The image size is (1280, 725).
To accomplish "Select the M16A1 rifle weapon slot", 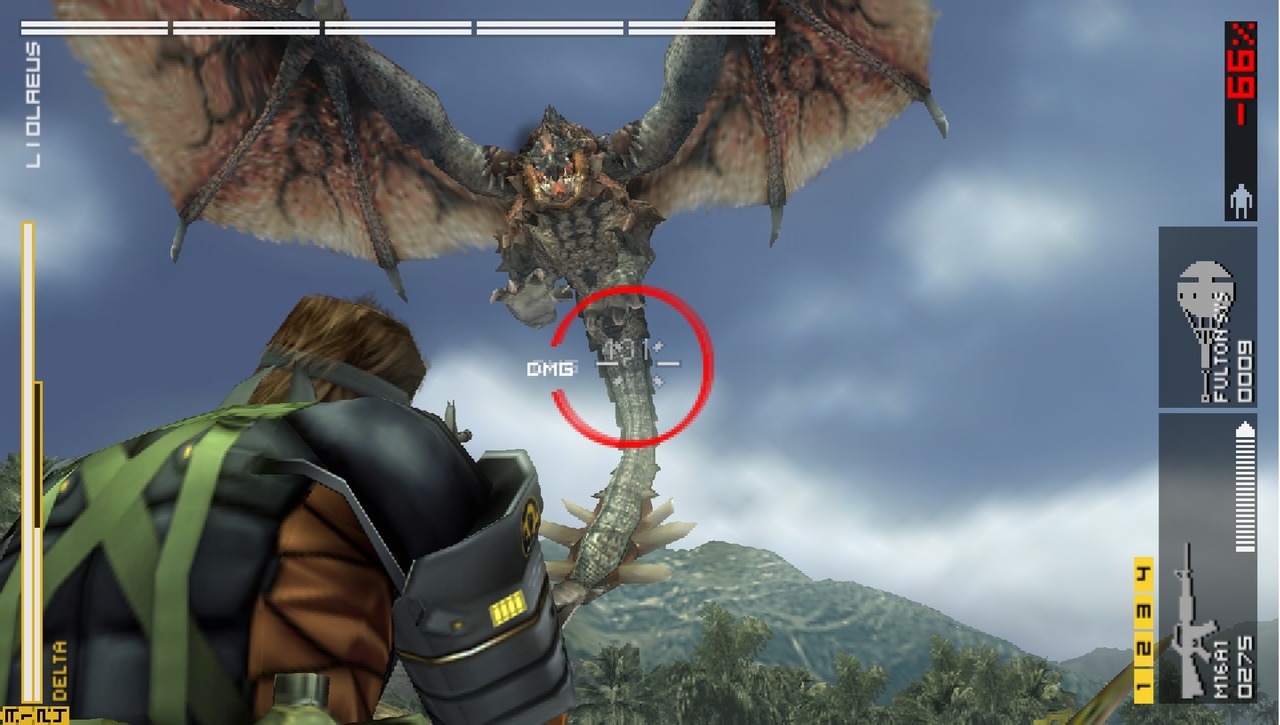I will [1207, 560].
